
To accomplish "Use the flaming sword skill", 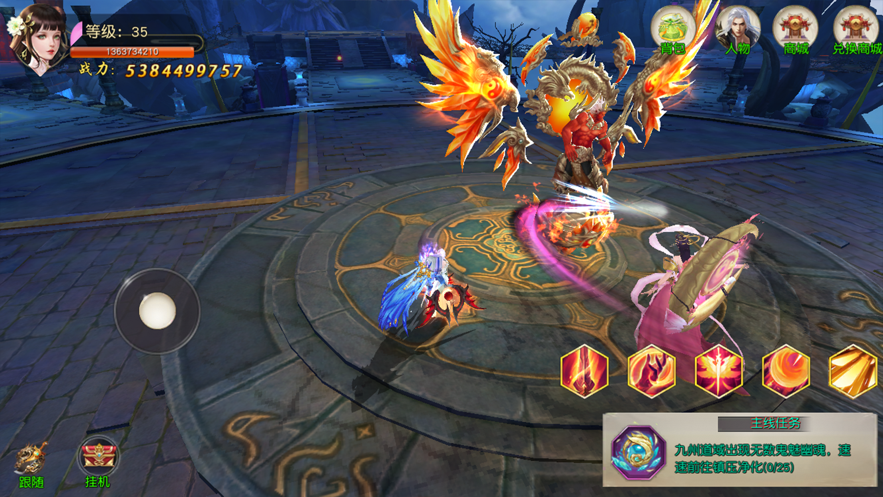I will point(585,371).
